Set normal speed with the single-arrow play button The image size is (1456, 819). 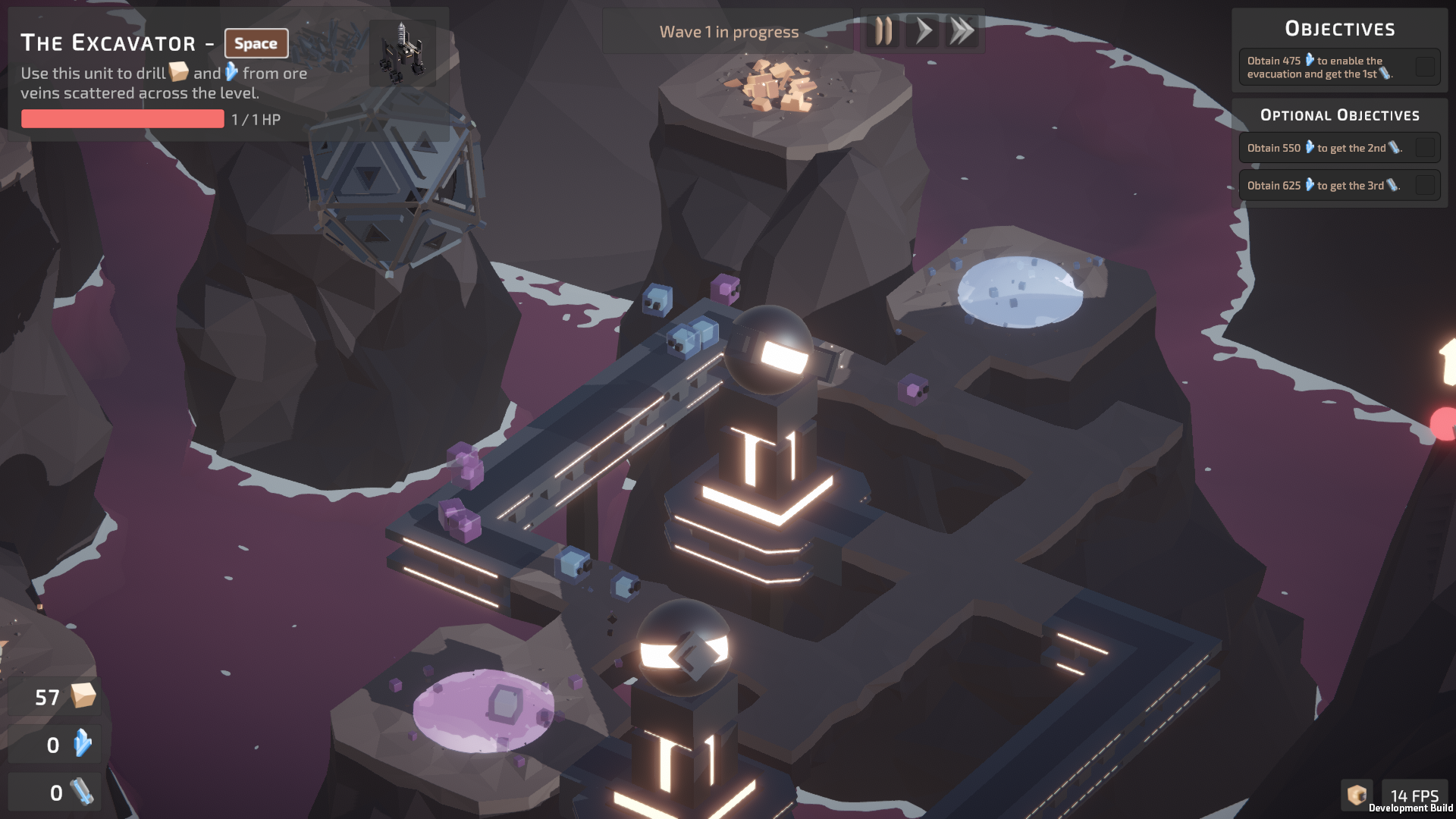point(923,32)
